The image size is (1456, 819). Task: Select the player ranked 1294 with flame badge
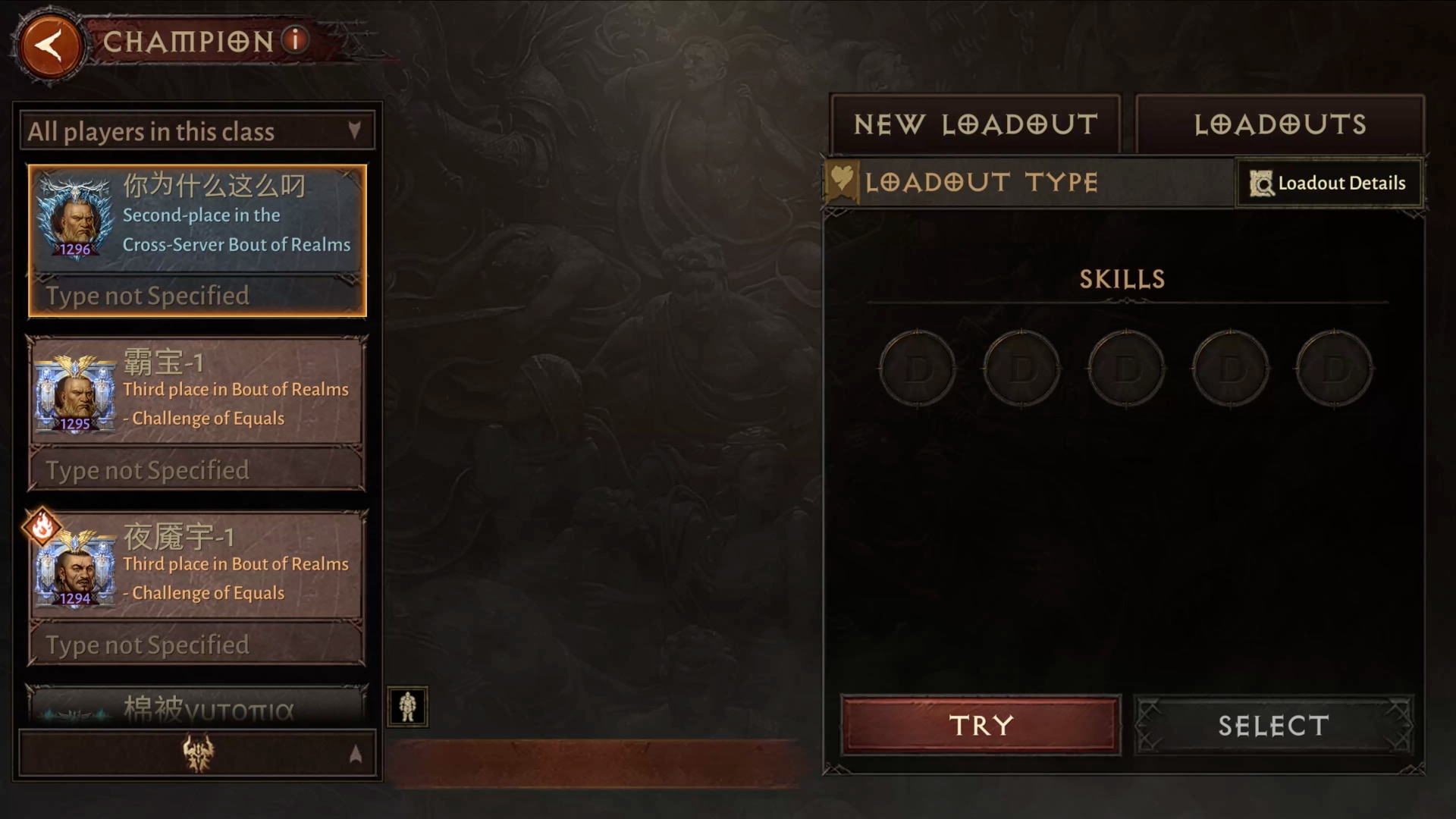(197, 588)
